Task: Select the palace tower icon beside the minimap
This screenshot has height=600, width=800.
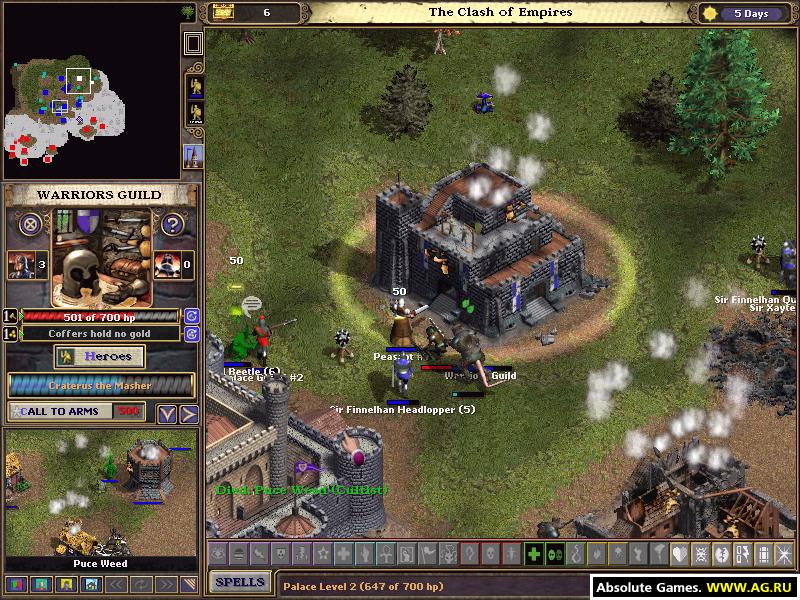Action: click(193, 155)
